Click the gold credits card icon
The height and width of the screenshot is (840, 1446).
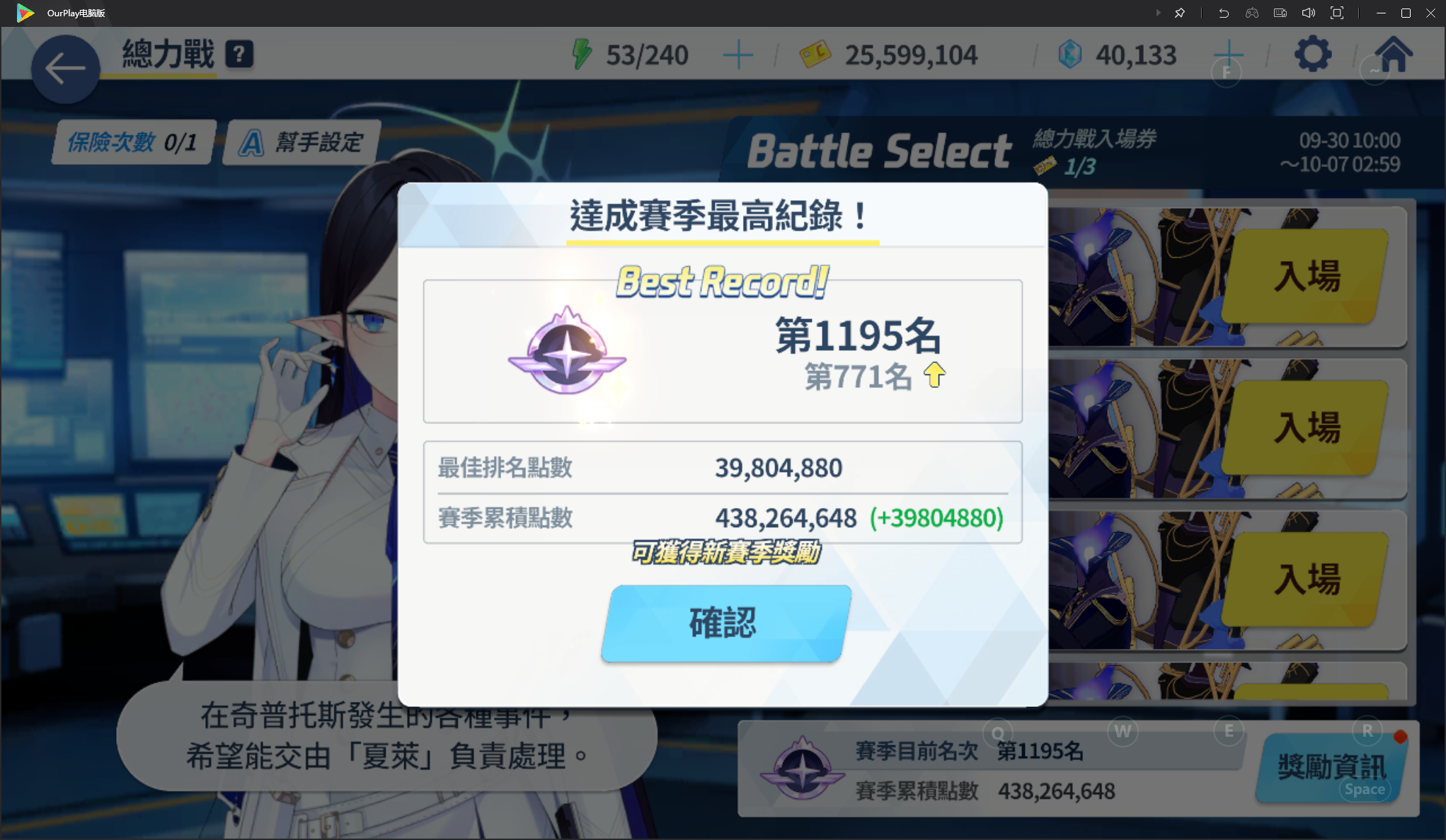click(x=815, y=54)
